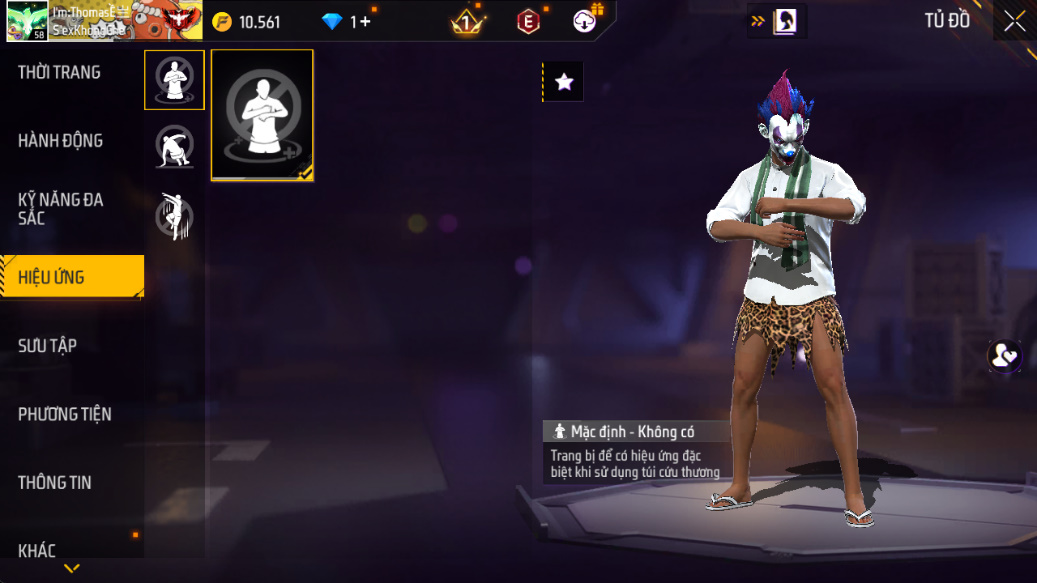The height and width of the screenshot is (583, 1037).
Task: Open the red E badge icon
Action: [x=528, y=21]
